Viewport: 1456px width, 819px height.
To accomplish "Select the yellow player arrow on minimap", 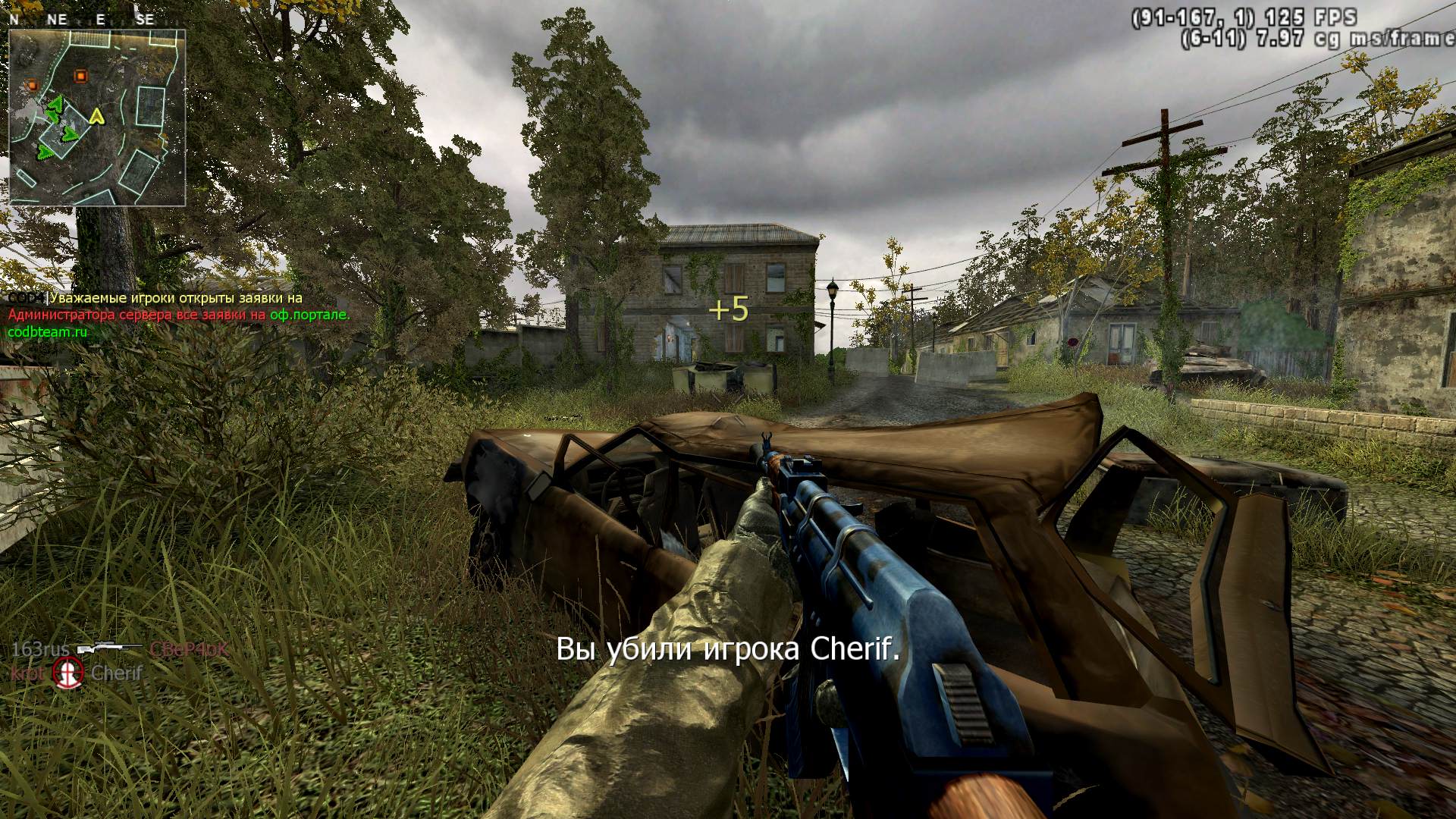I will (96, 116).
